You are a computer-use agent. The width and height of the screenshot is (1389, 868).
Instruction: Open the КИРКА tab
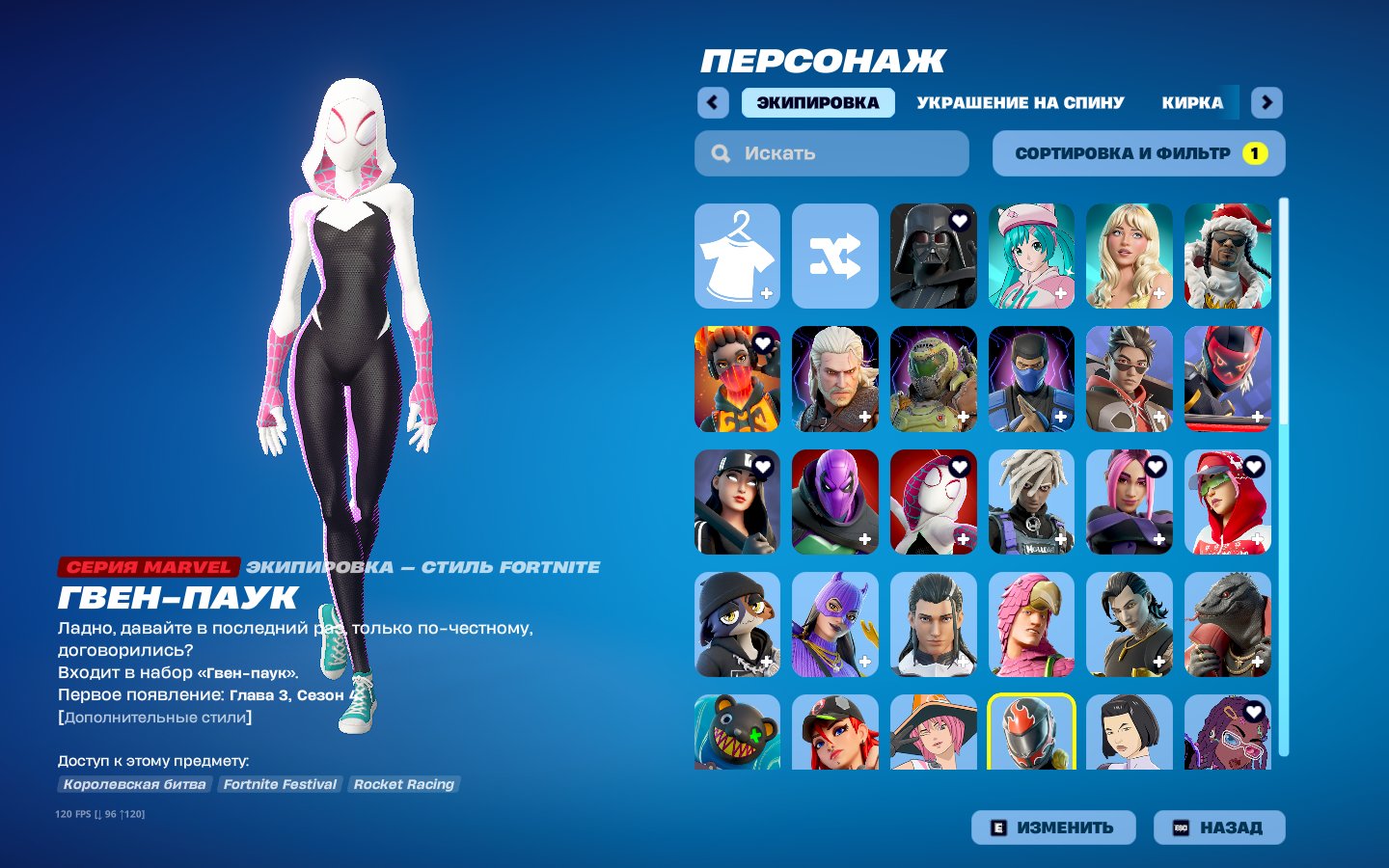tap(1191, 102)
